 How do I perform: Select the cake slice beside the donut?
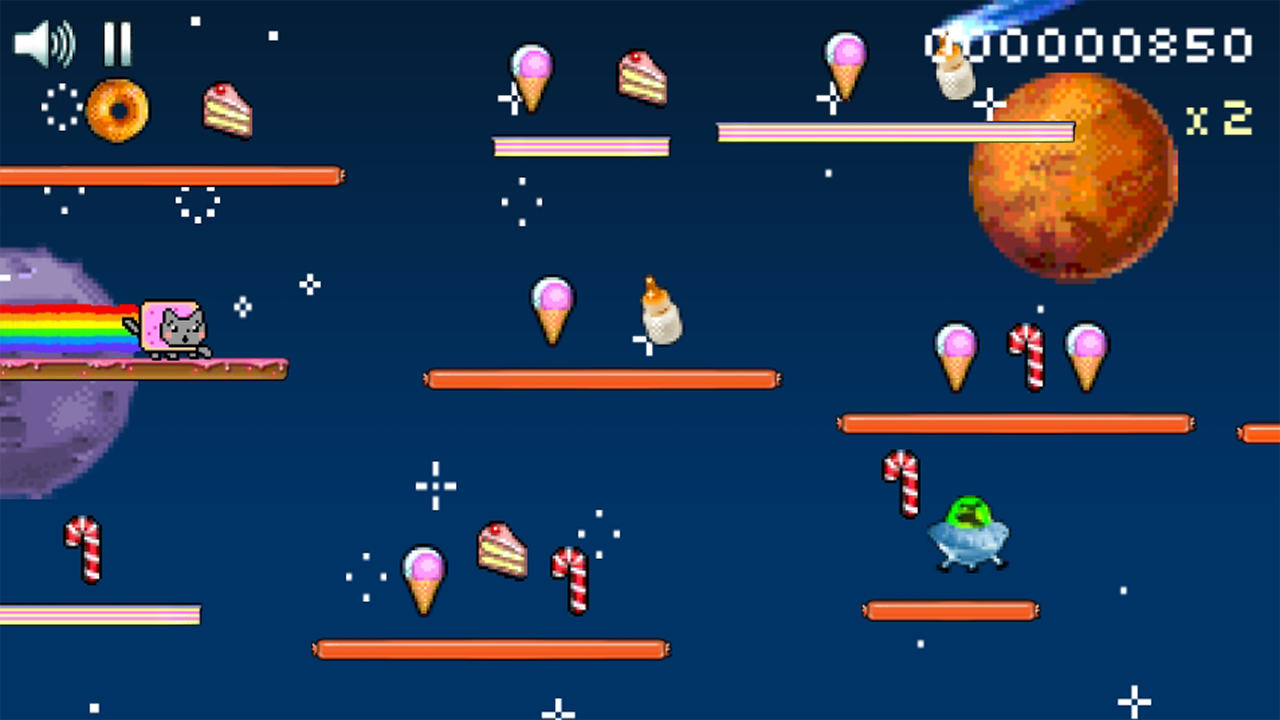coord(228,113)
